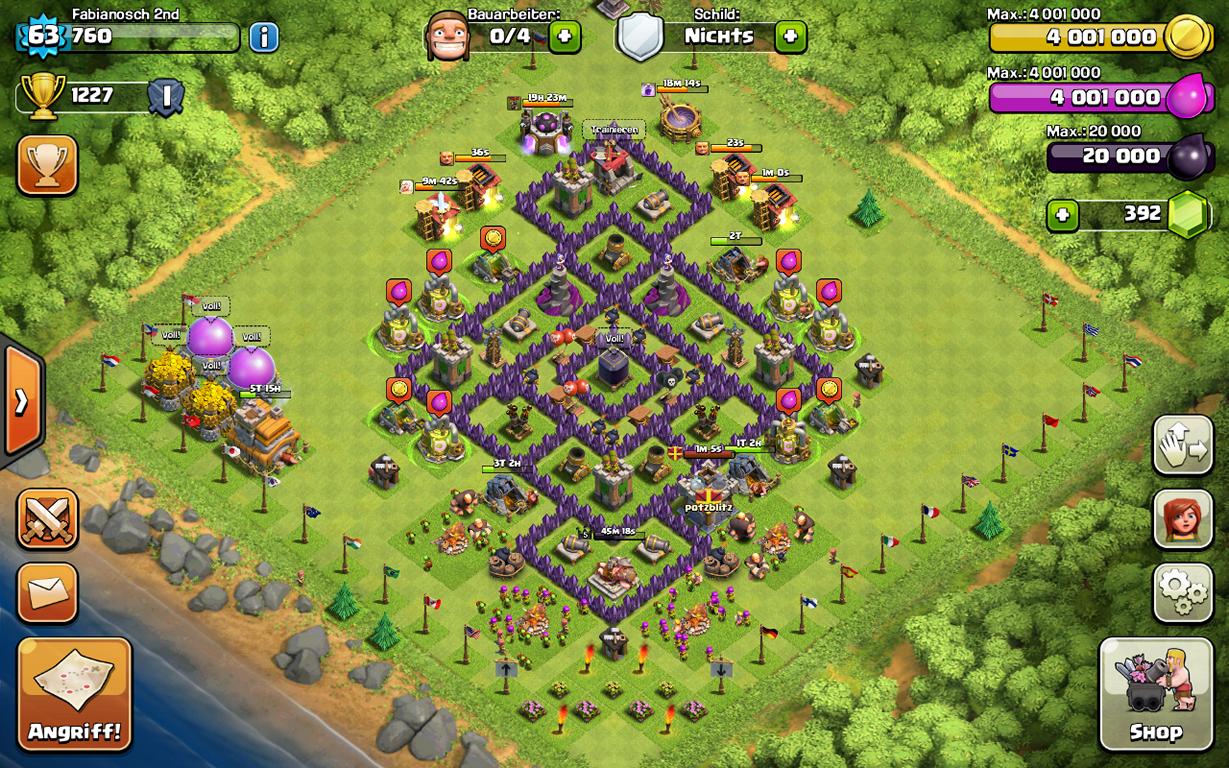Open the Shop
The image size is (1229, 768).
[1155, 694]
